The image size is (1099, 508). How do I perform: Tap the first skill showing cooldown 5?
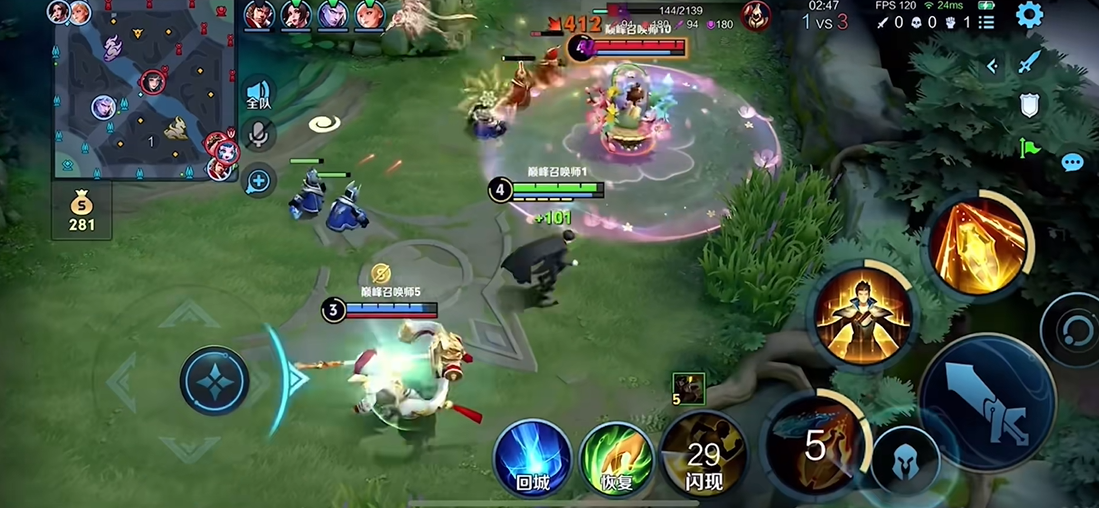[x=813, y=445]
